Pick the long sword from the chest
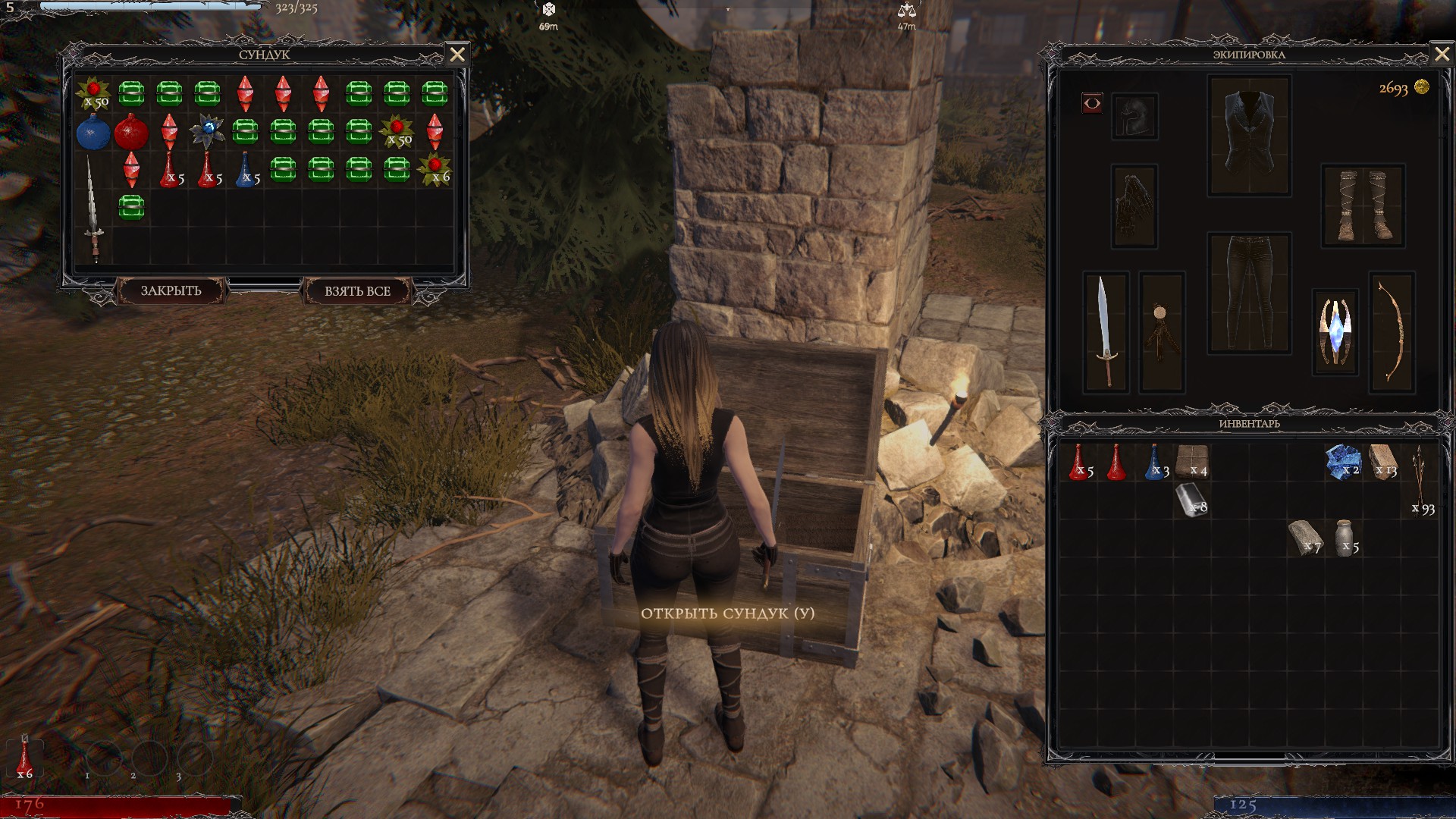This screenshot has height=819, width=1456. tap(93, 209)
